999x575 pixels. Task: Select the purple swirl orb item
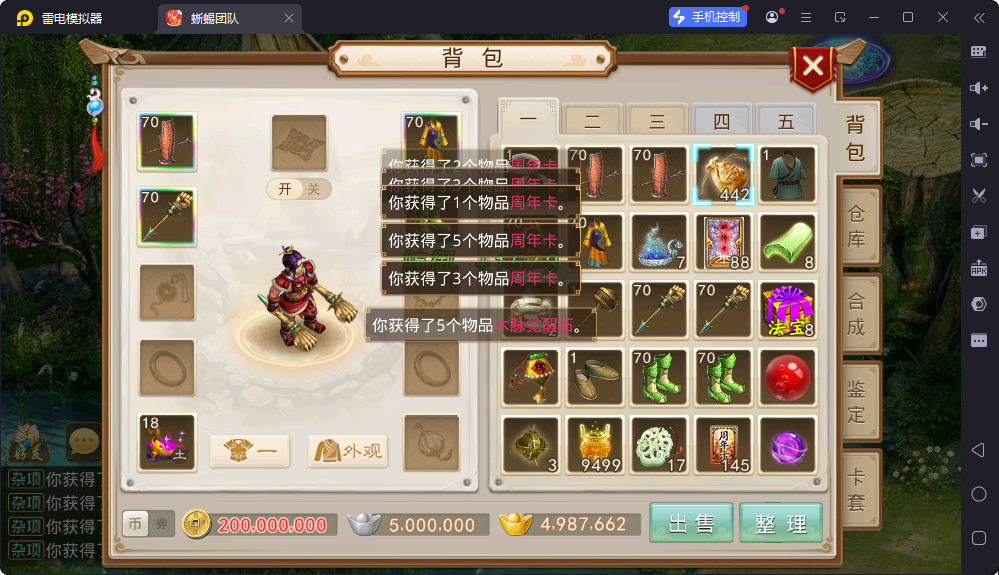(x=788, y=444)
